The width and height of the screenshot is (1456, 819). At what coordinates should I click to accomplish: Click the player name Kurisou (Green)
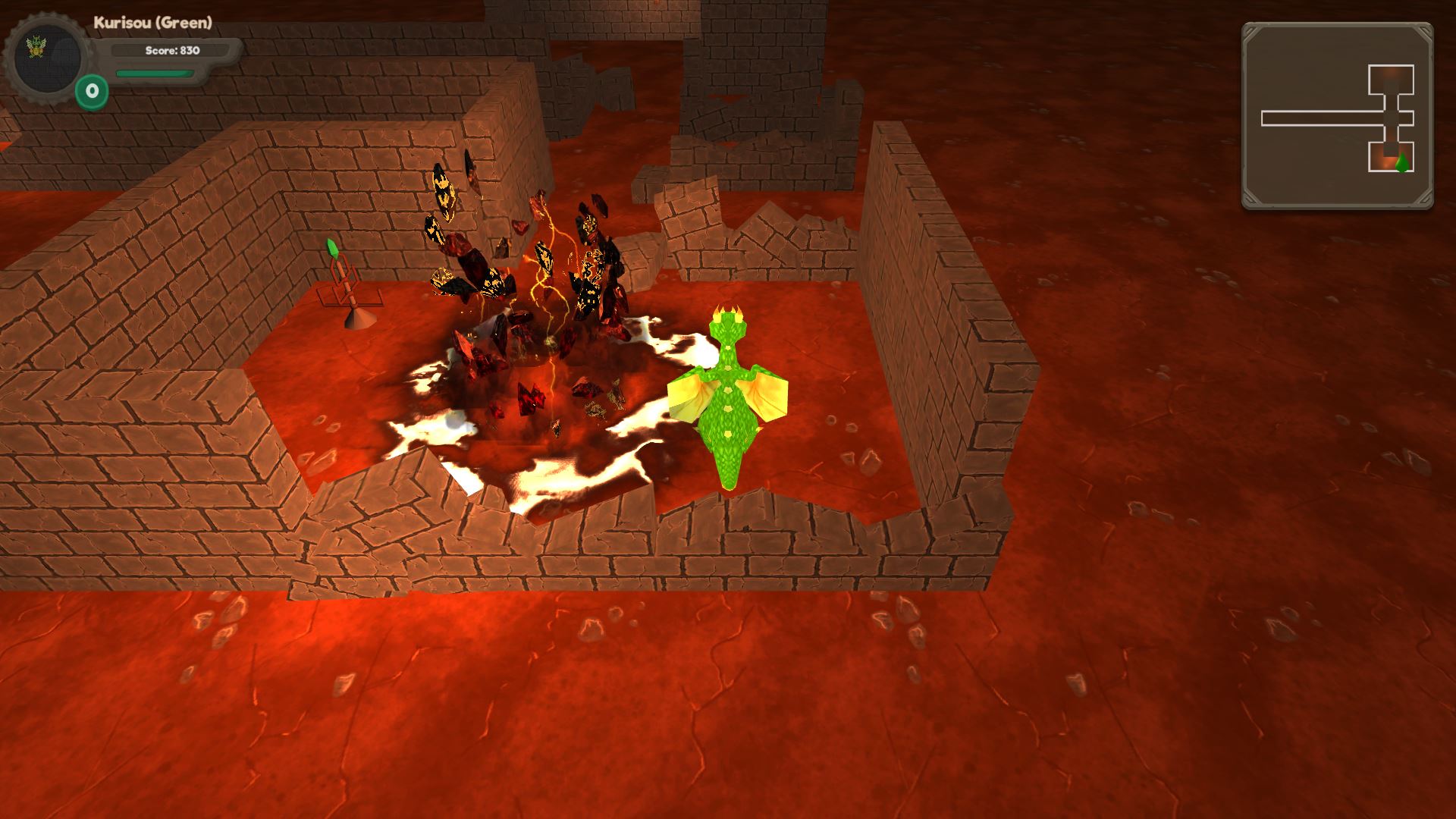153,23
